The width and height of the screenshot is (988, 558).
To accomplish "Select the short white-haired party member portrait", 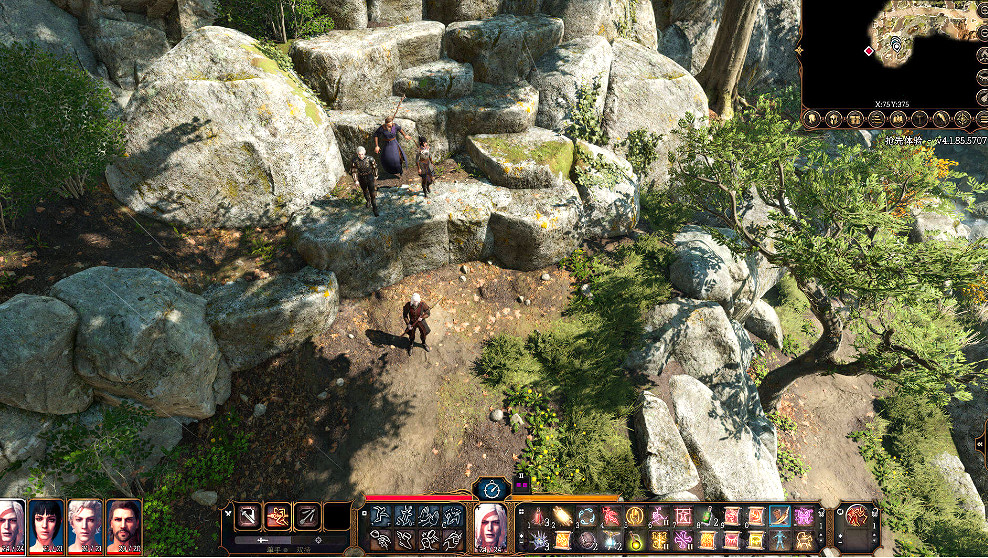I will point(85,525).
